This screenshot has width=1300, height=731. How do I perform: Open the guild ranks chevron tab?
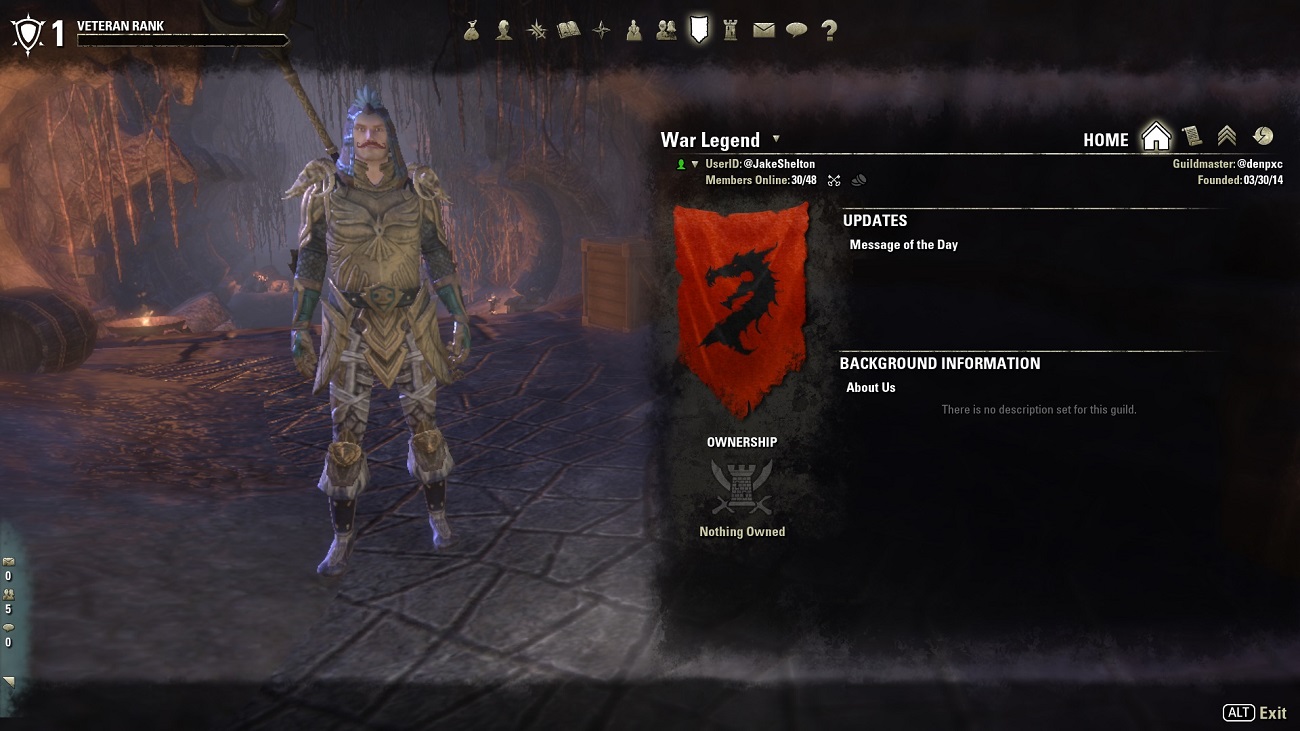(1227, 137)
